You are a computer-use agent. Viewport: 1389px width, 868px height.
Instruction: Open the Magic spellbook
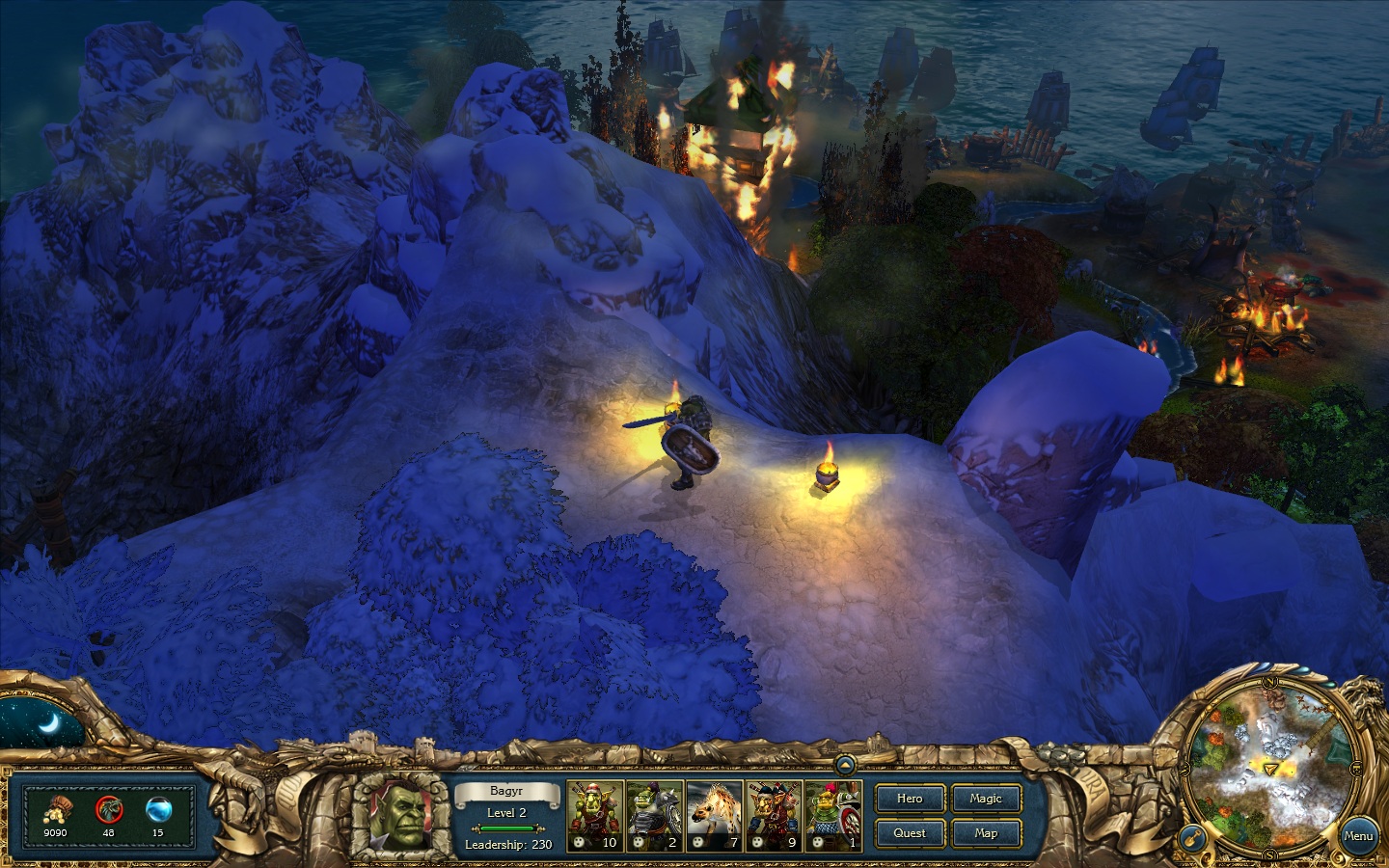[x=985, y=799]
